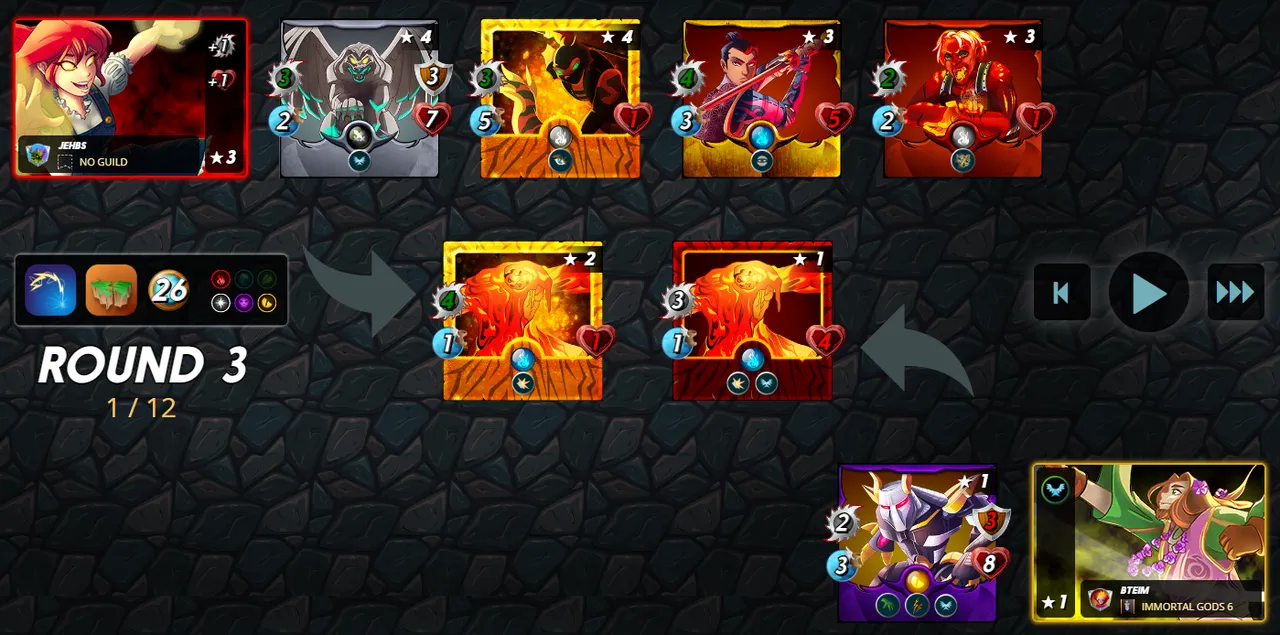Select BTEIM's summoner card
Image resolution: width=1280 pixels, height=635 pixels.
1149,541
